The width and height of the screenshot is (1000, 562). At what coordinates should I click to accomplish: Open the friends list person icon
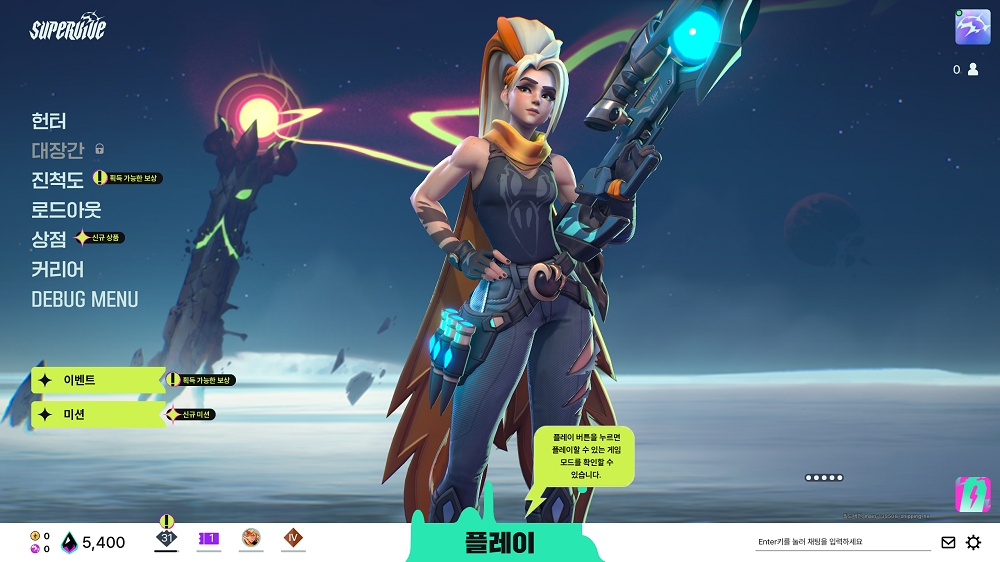click(x=973, y=70)
